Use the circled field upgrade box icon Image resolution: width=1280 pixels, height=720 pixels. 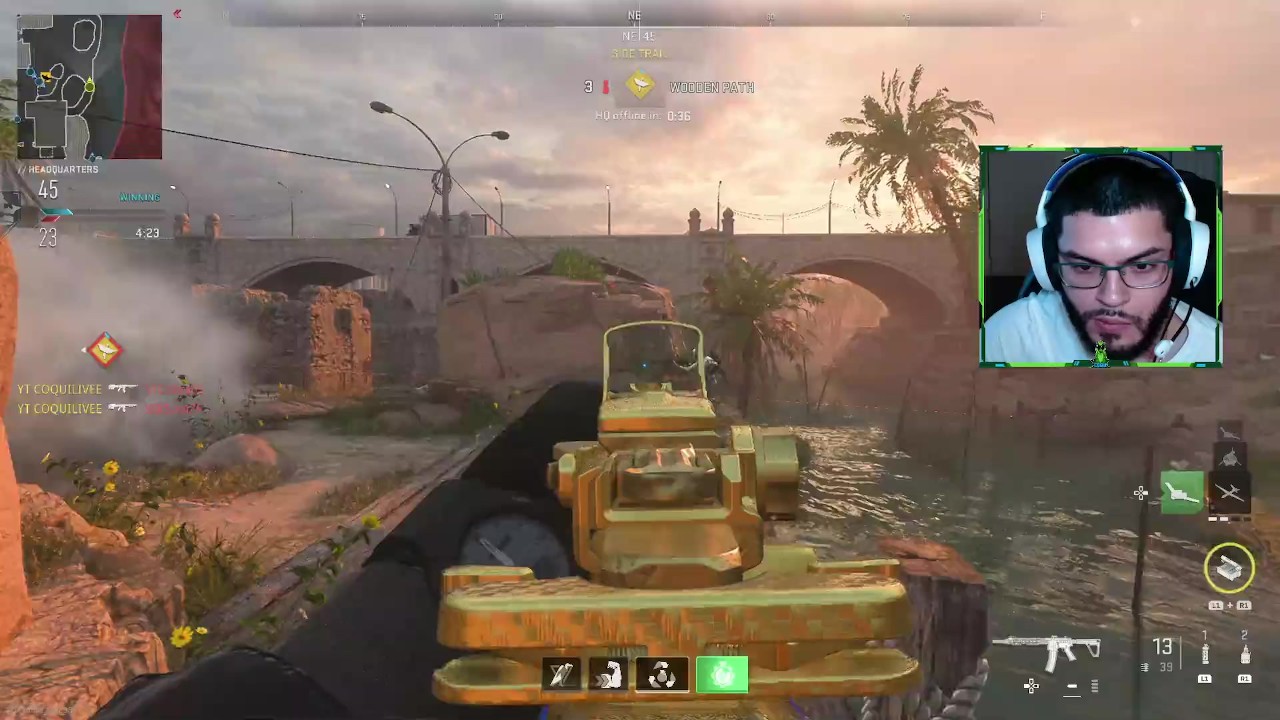pos(1229,569)
